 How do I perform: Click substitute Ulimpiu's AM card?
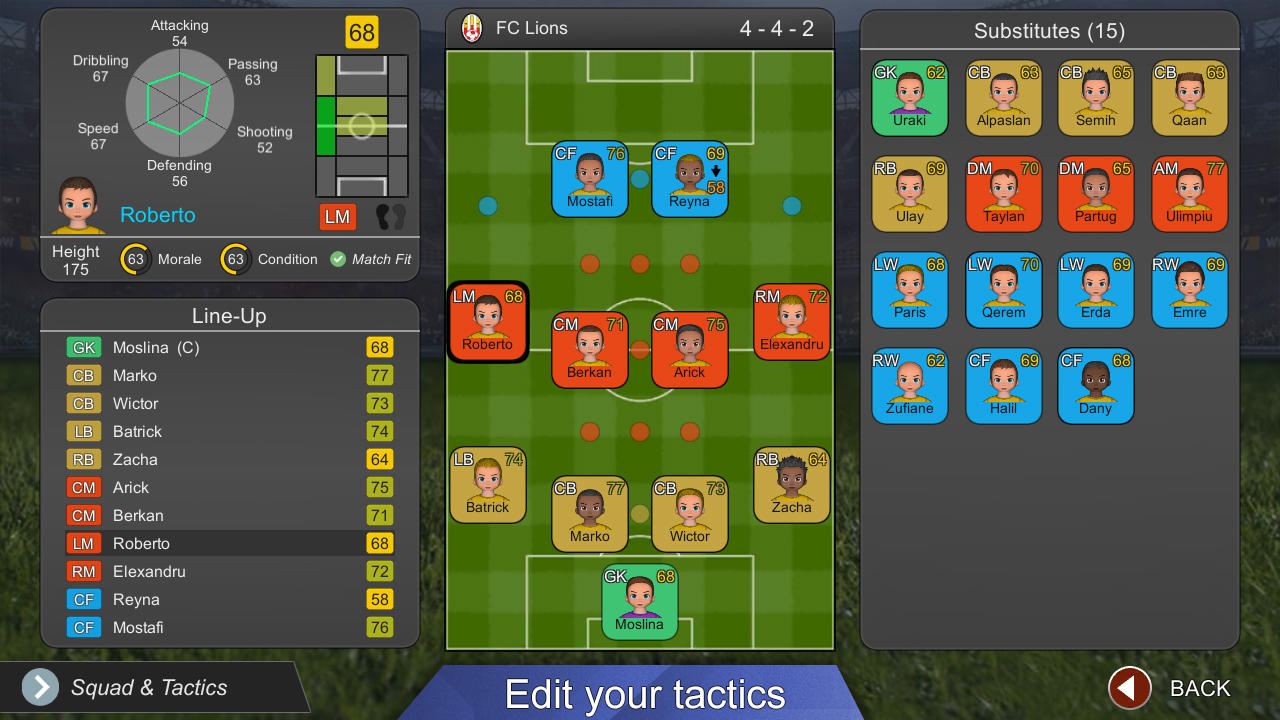[1189, 193]
